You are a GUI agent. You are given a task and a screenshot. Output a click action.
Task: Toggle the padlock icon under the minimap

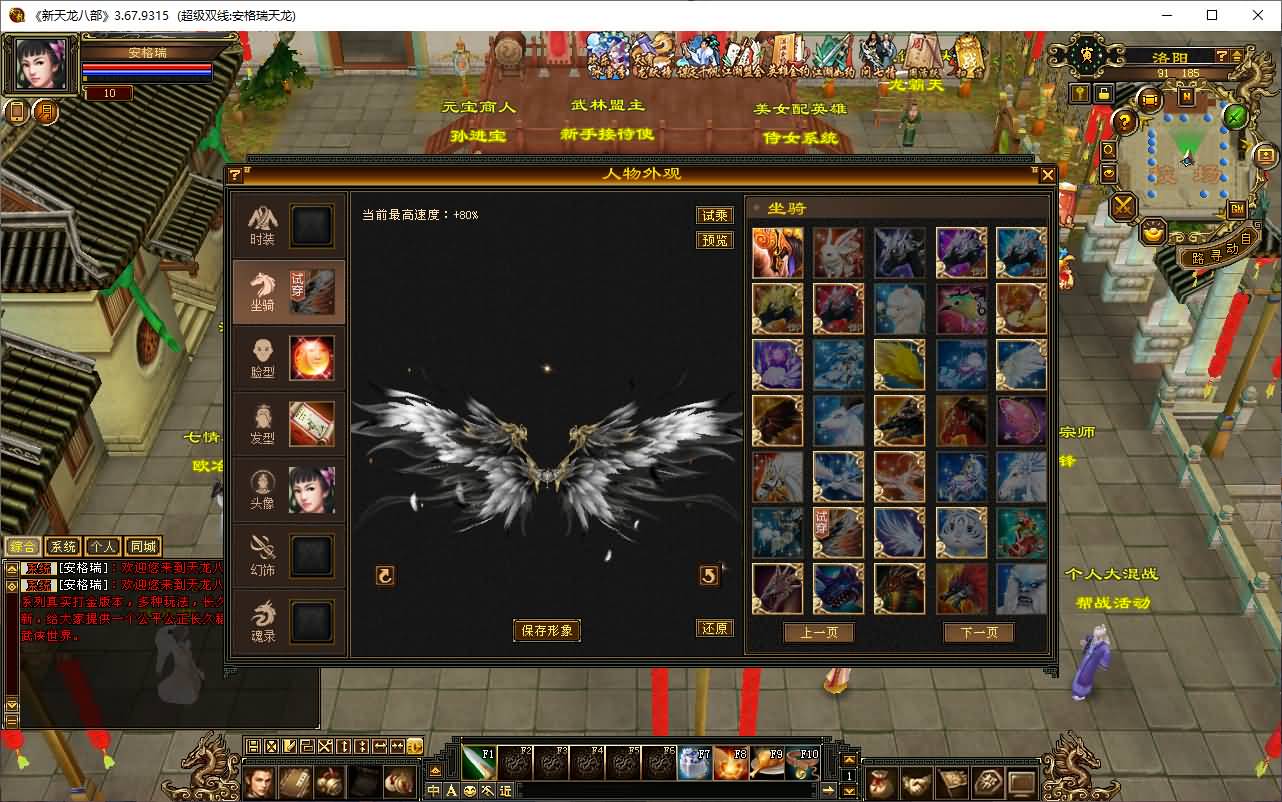(x=1104, y=94)
